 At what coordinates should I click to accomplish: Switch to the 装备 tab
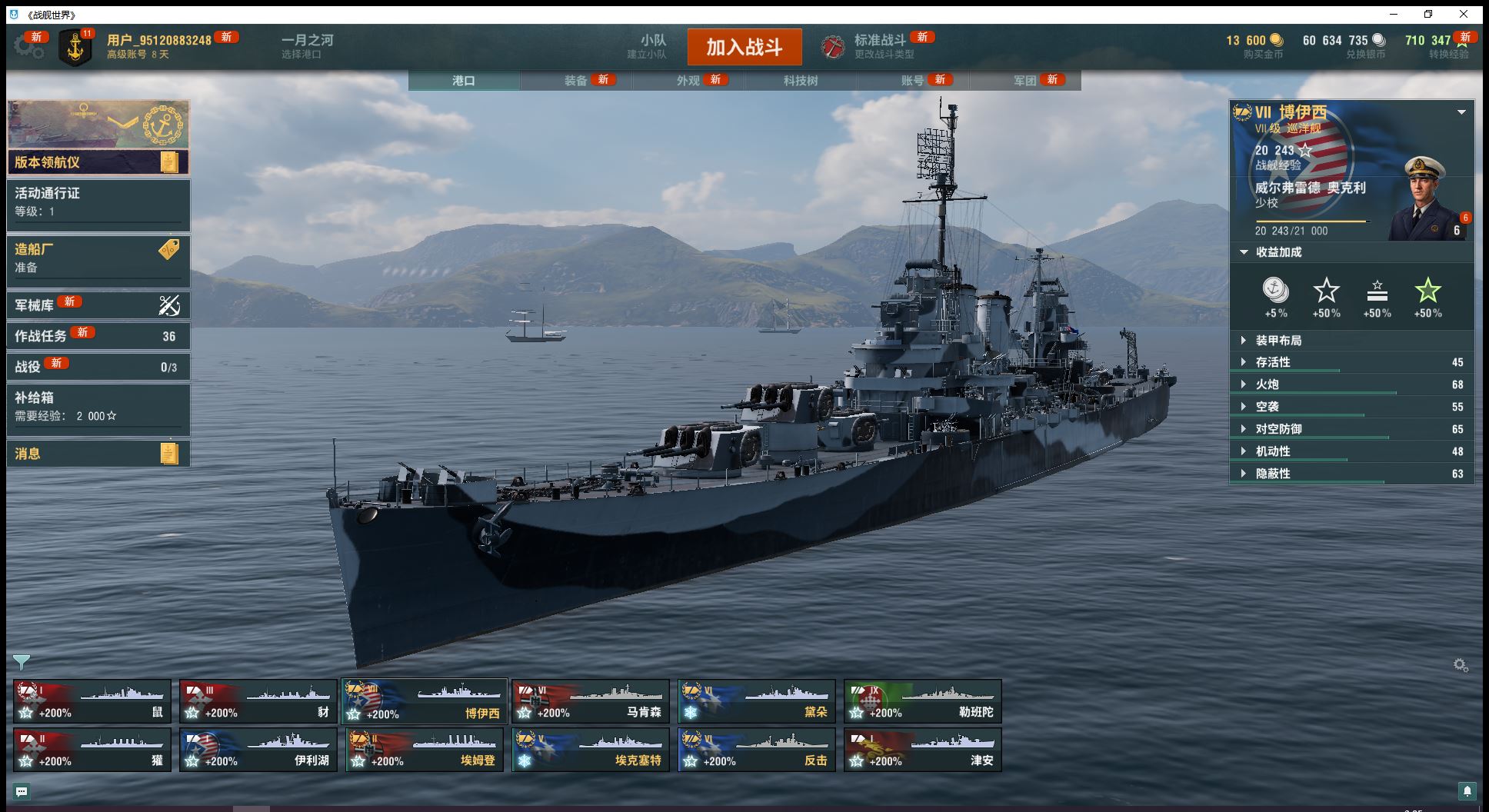click(575, 80)
